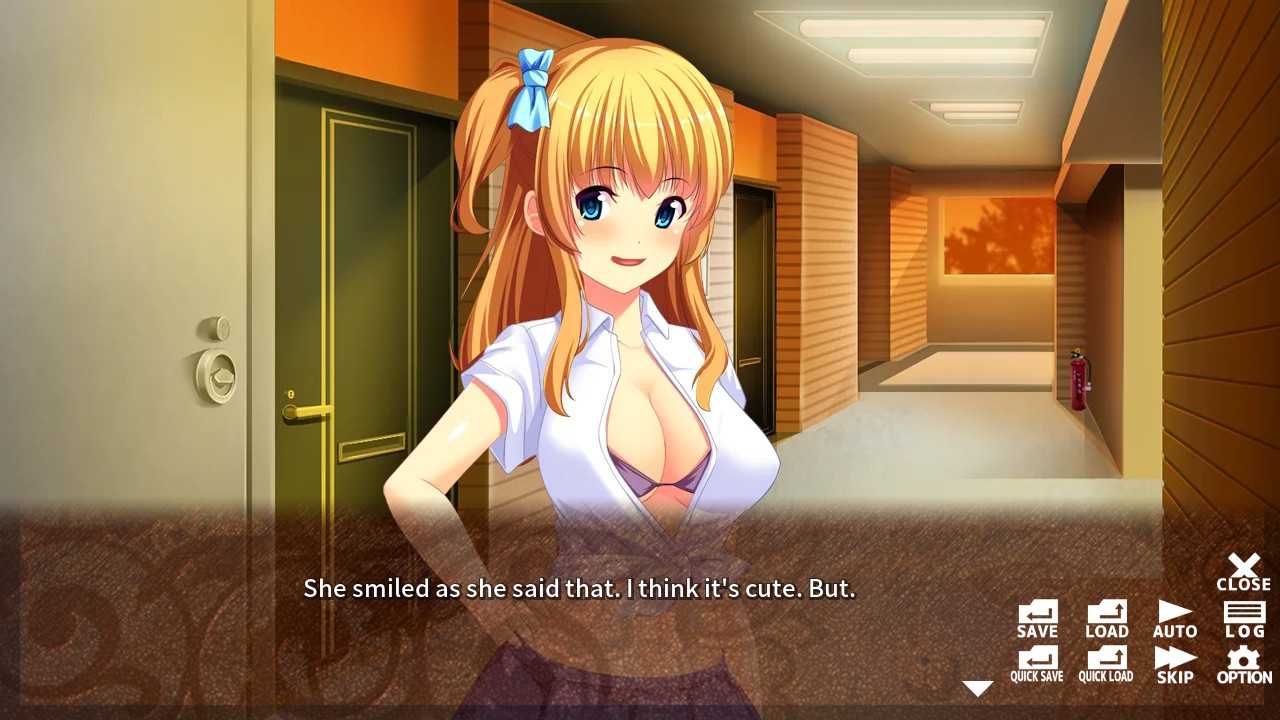
Task: Open the OPTION gear icon
Action: (1243, 662)
